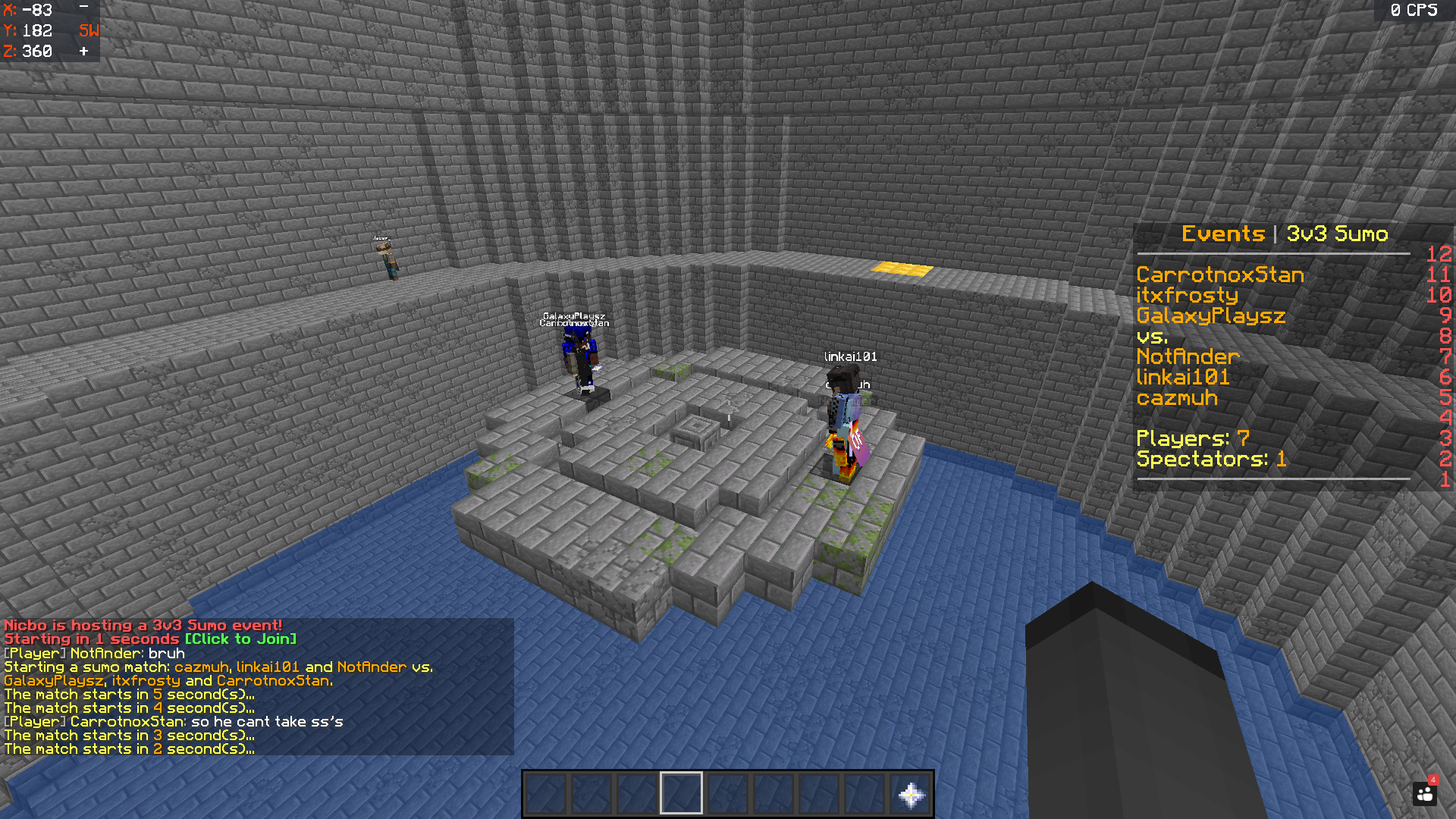Click the plus symbol in the coordinates HUD
Image resolution: width=1456 pixels, height=819 pixels.
[x=83, y=51]
